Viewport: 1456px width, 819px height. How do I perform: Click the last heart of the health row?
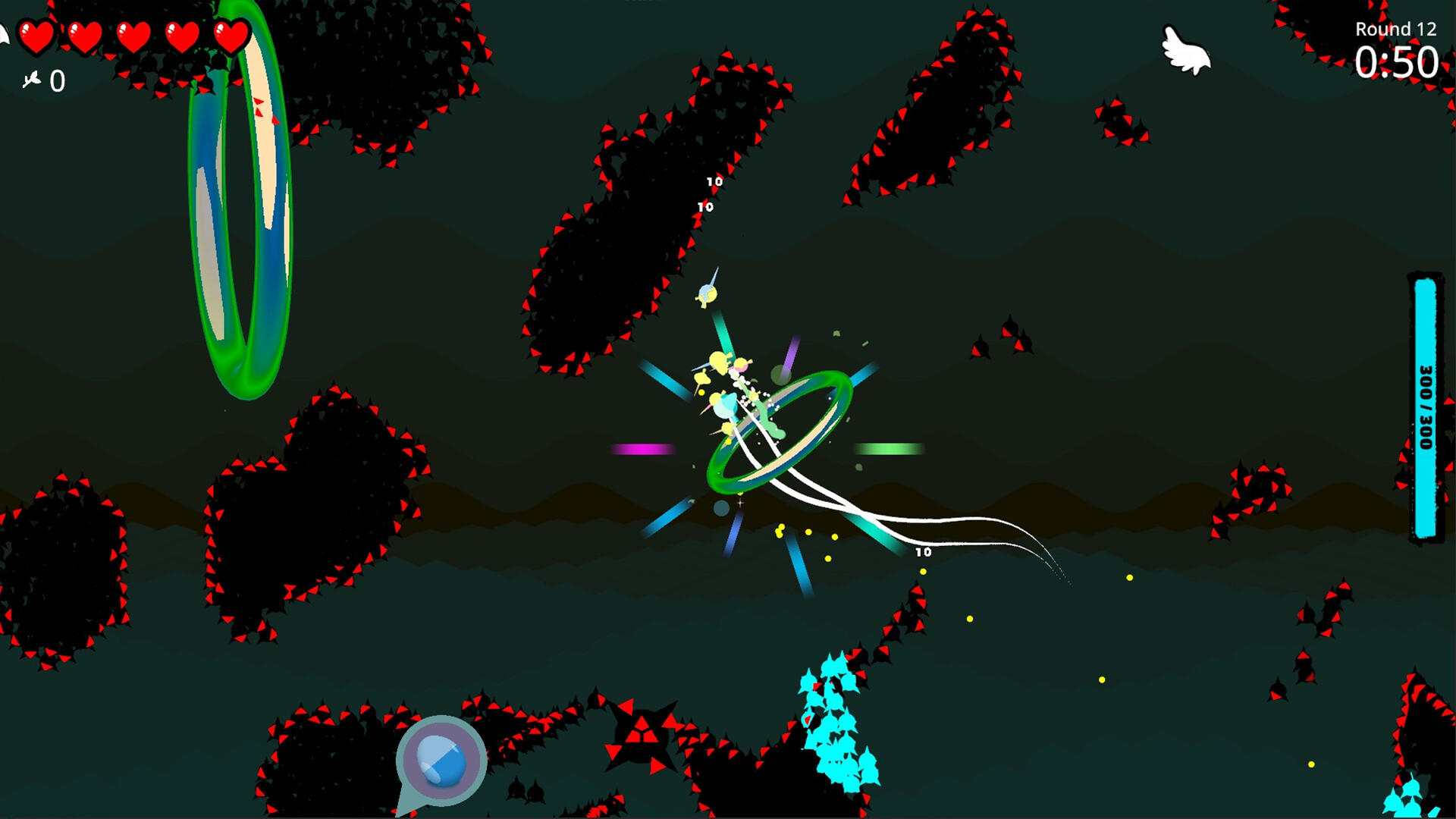[x=231, y=36]
